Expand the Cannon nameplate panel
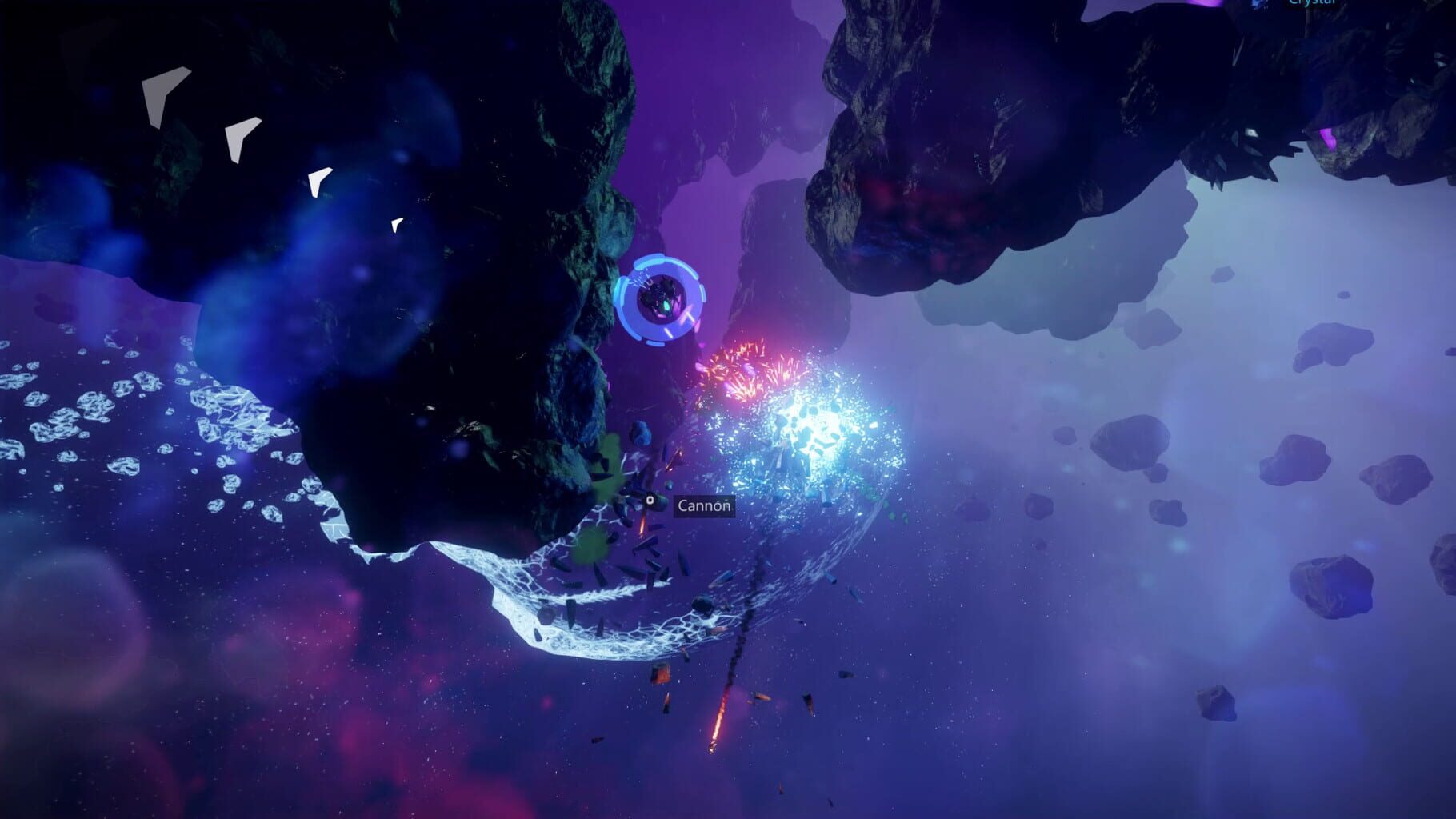This screenshot has width=1456, height=819. tap(704, 507)
